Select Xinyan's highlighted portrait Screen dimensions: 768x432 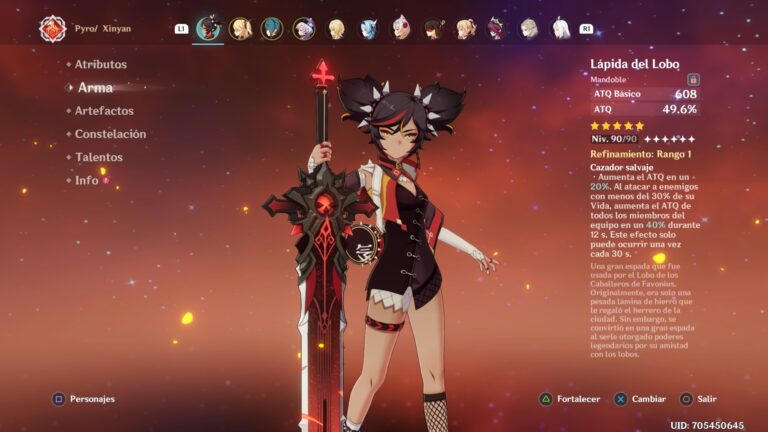pos(208,28)
